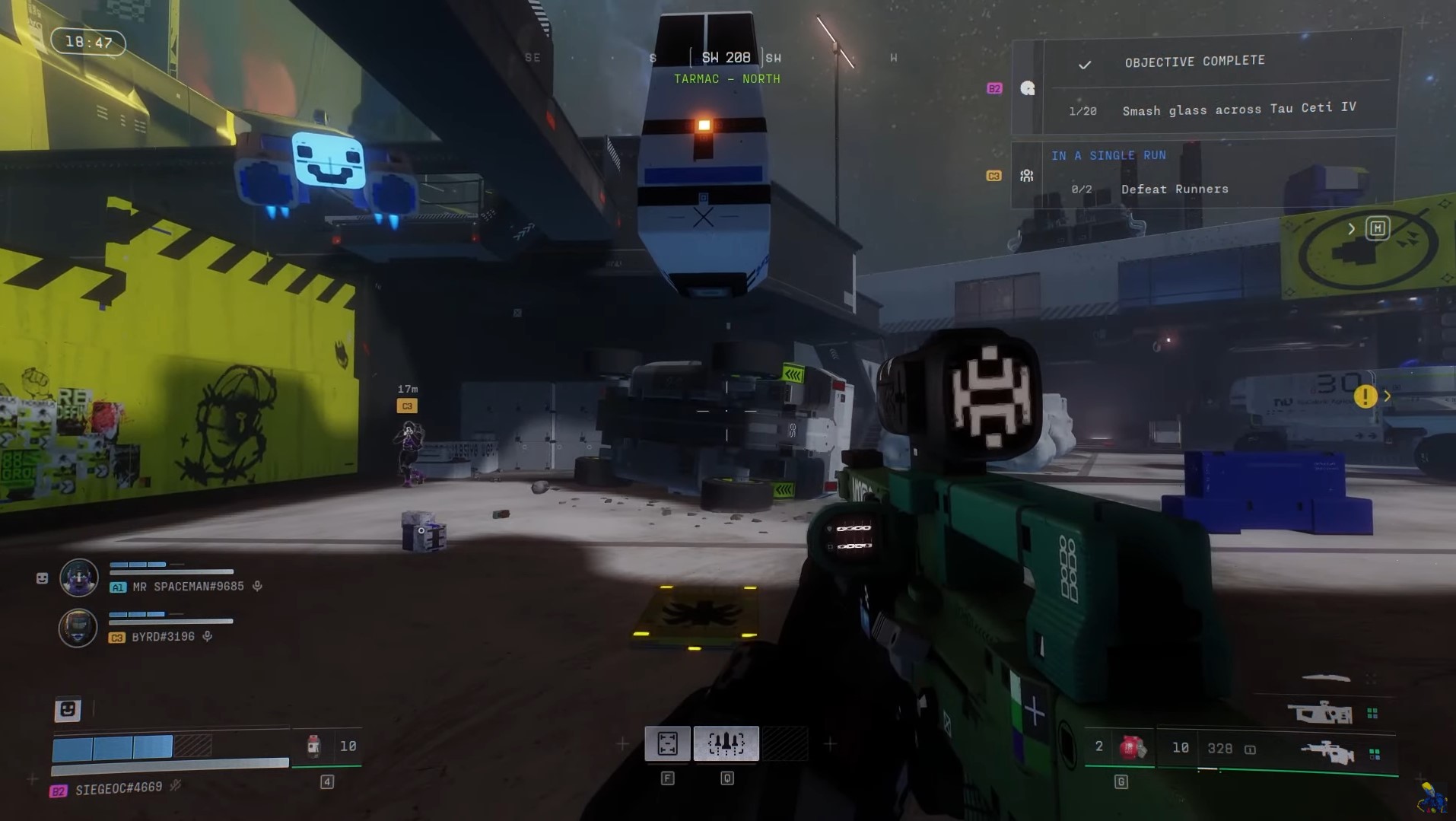
Task: Activate the highlighted ability icon above Q
Action: tap(726, 743)
